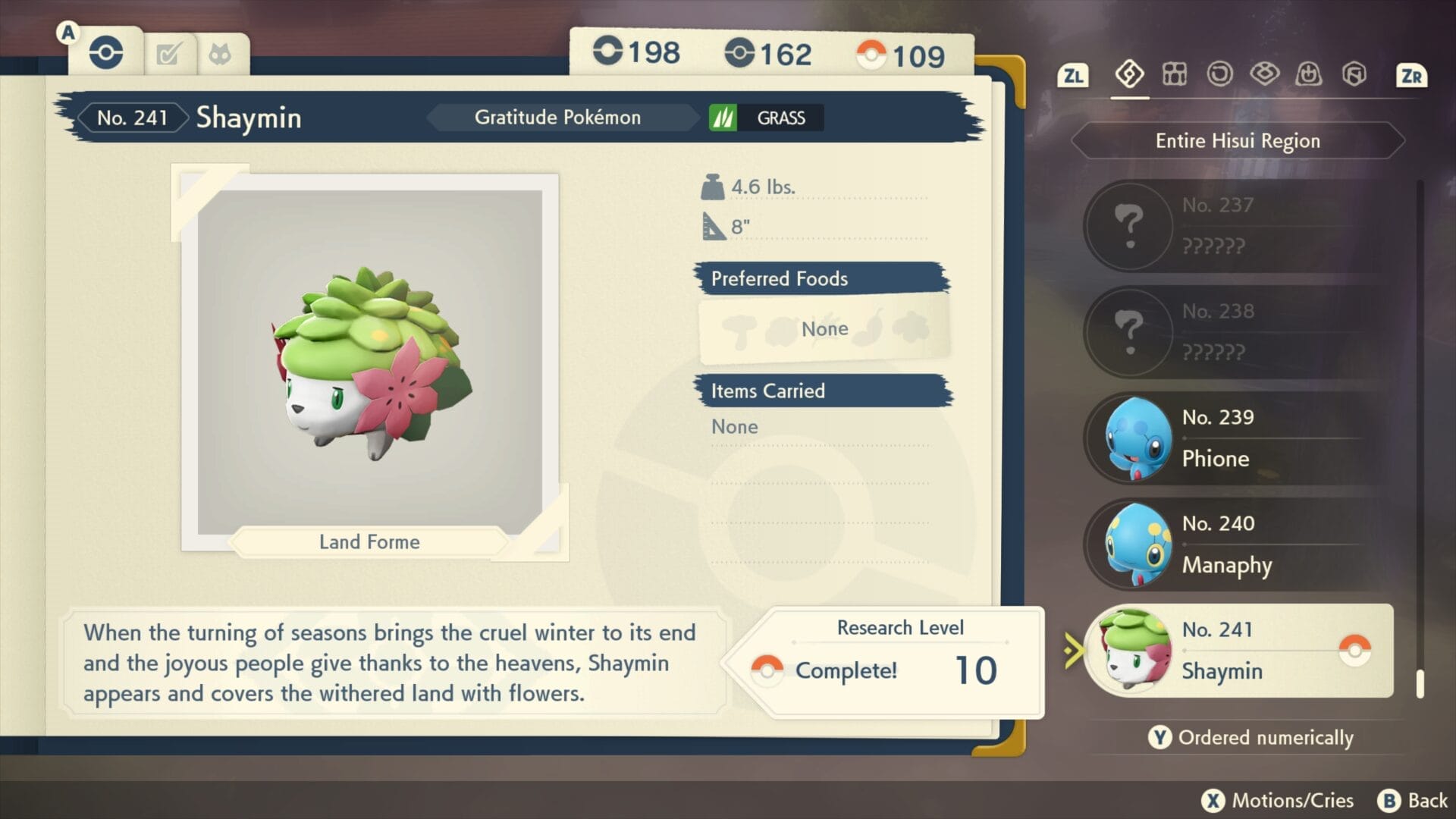This screenshot has height=819, width=1456.
Task: Select the Poké Ball Pokédex tab
Action: pos(106,53)
